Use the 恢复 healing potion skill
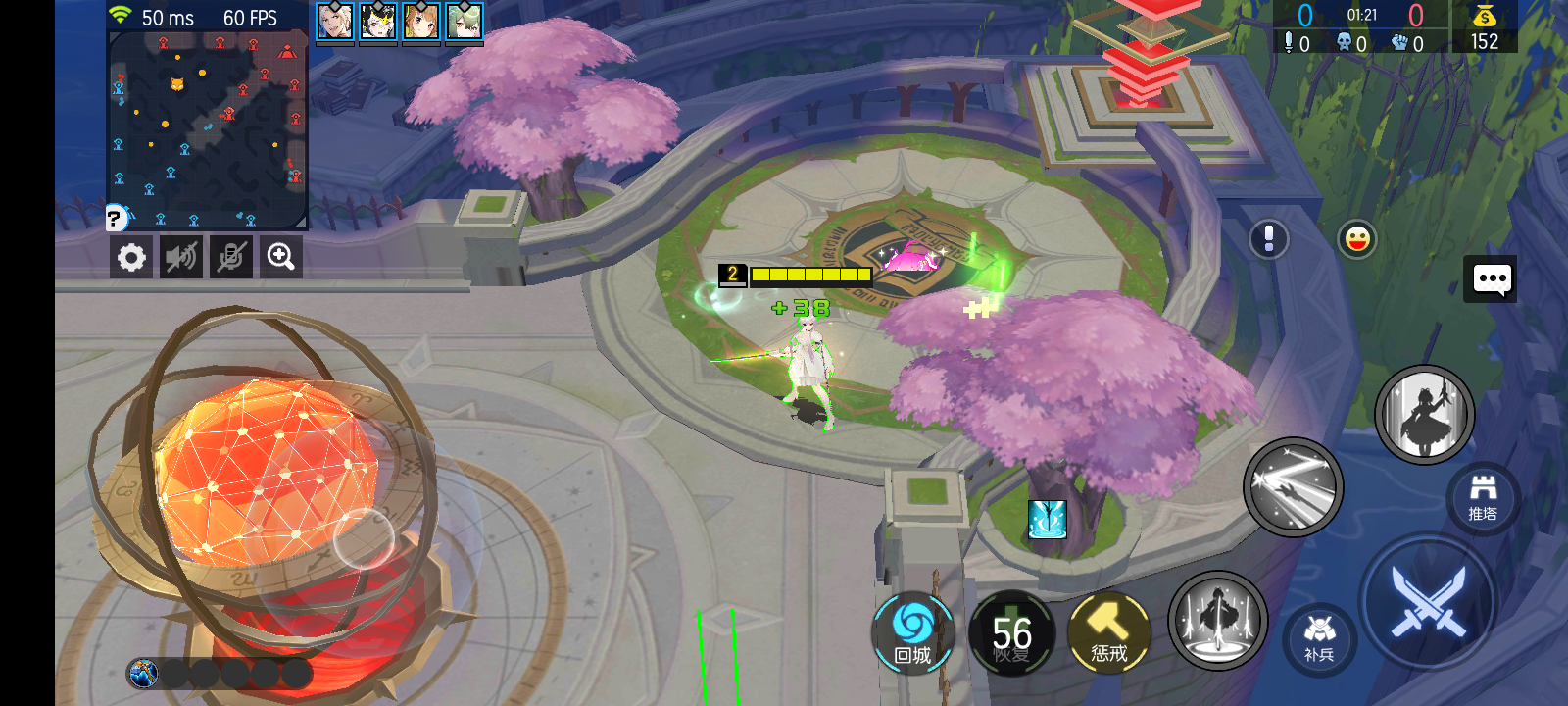Screen dimensions: 1568x706 tap(1014, 634)
